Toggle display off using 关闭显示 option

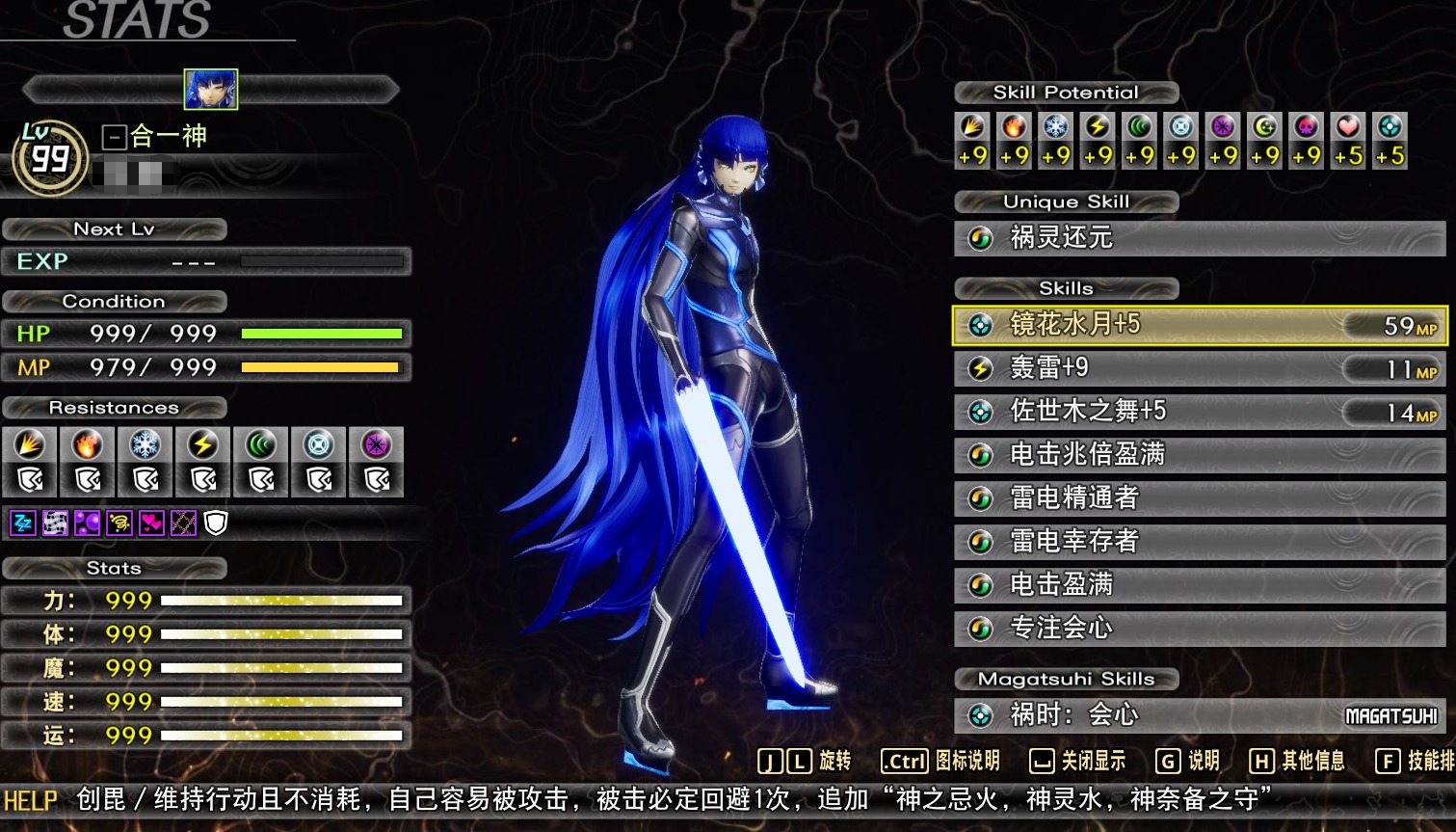coord(1080,761)
